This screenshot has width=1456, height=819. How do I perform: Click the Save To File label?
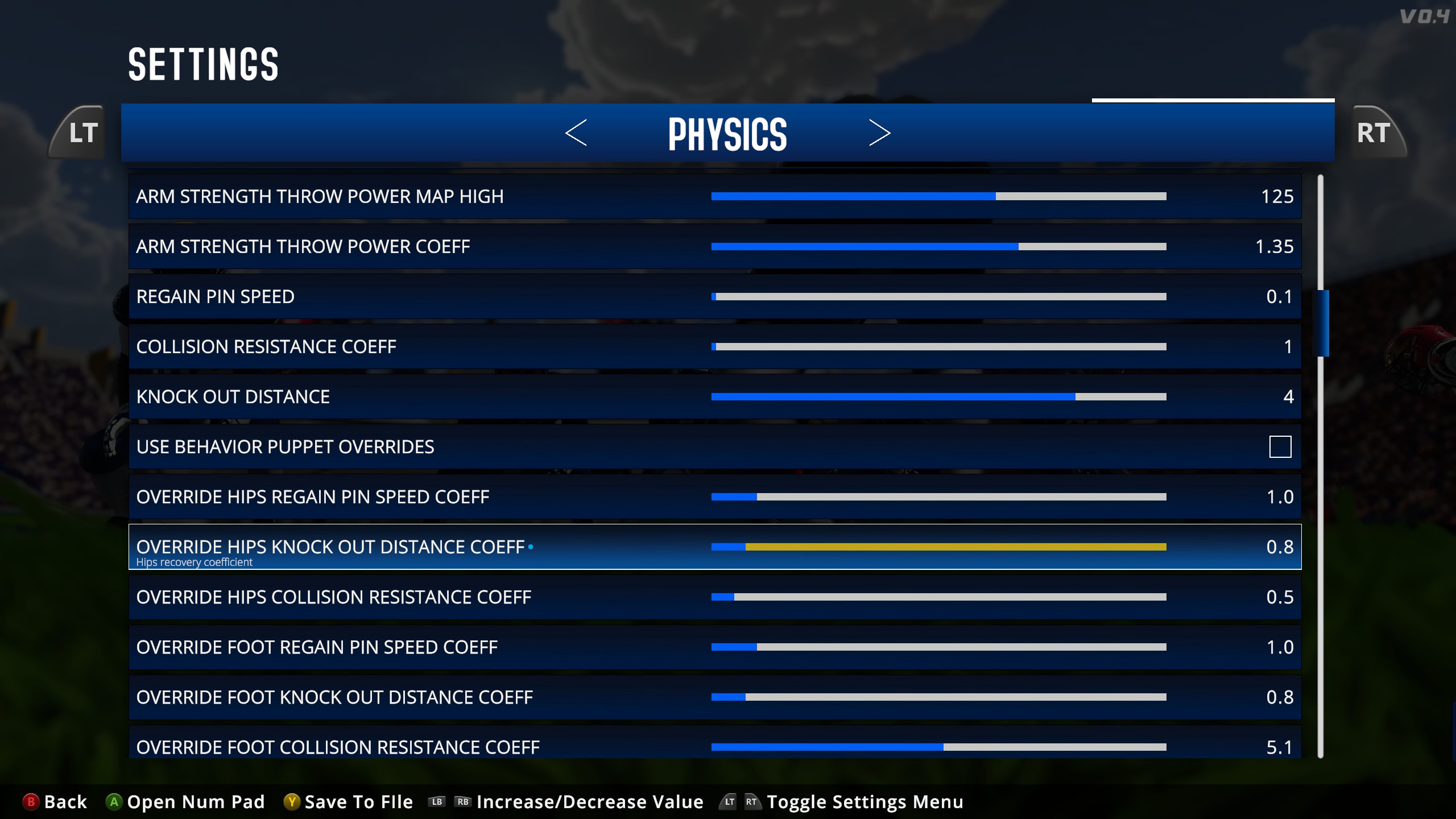point(358,801)
